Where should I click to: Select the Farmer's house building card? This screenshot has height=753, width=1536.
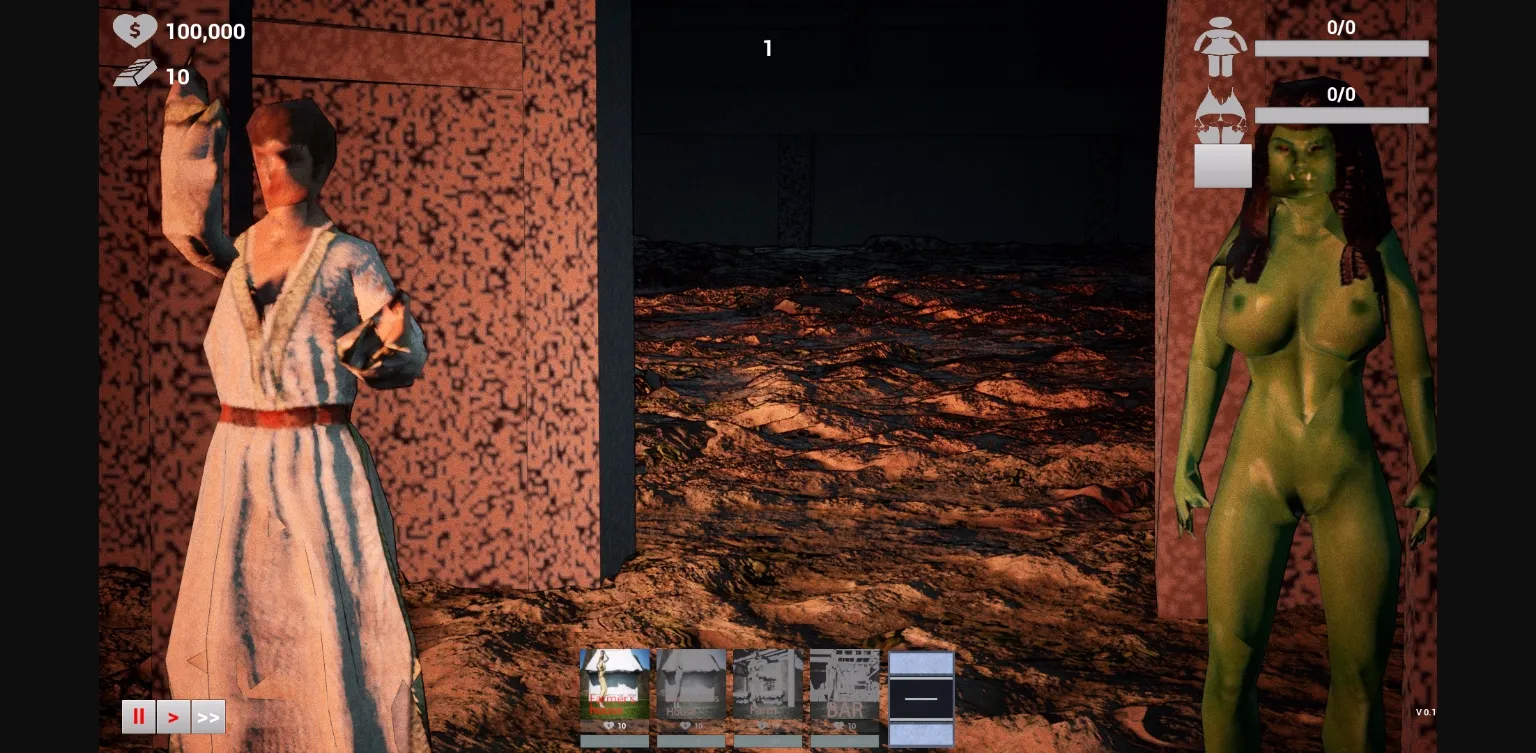[x=614, y=685]
